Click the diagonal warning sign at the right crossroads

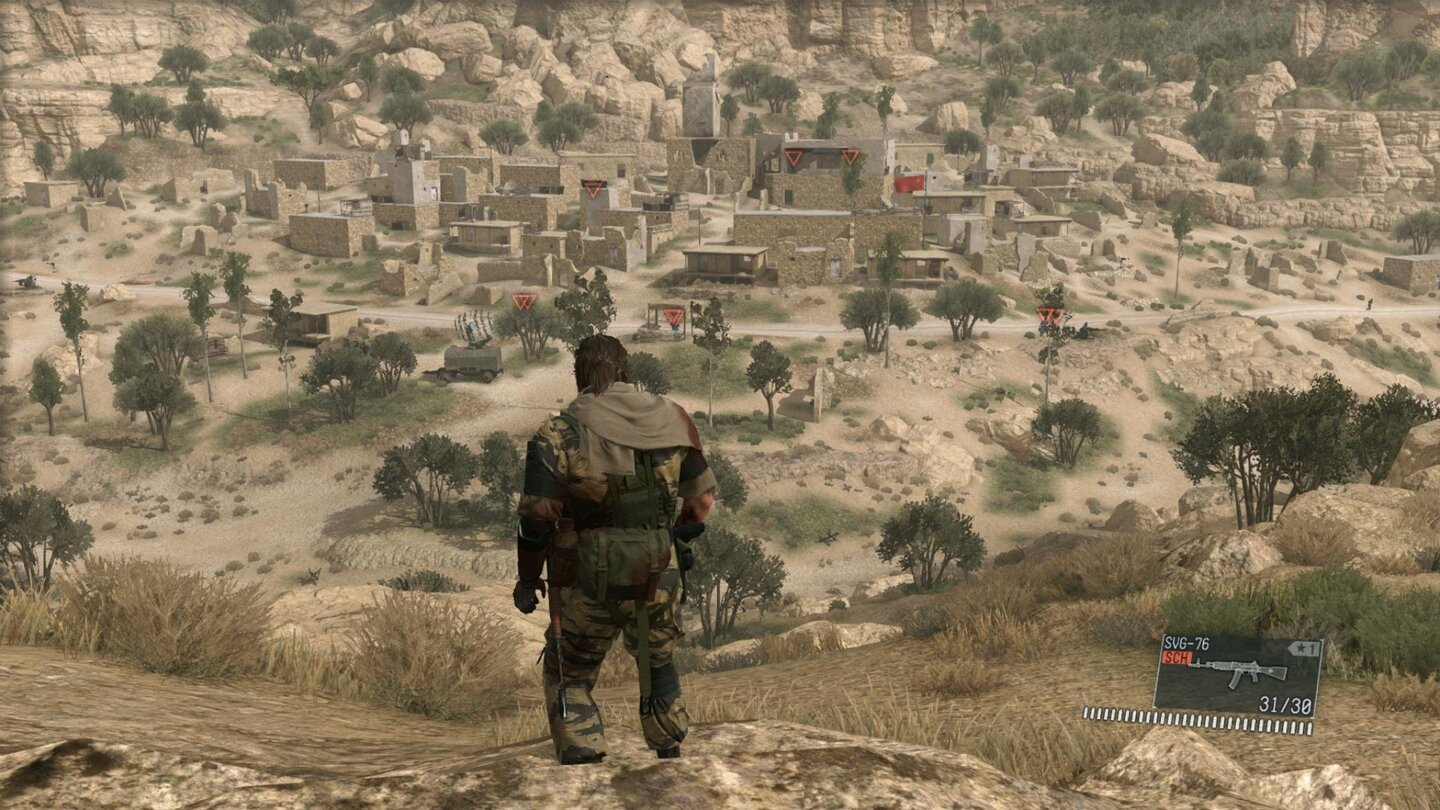click(1050, 315)
